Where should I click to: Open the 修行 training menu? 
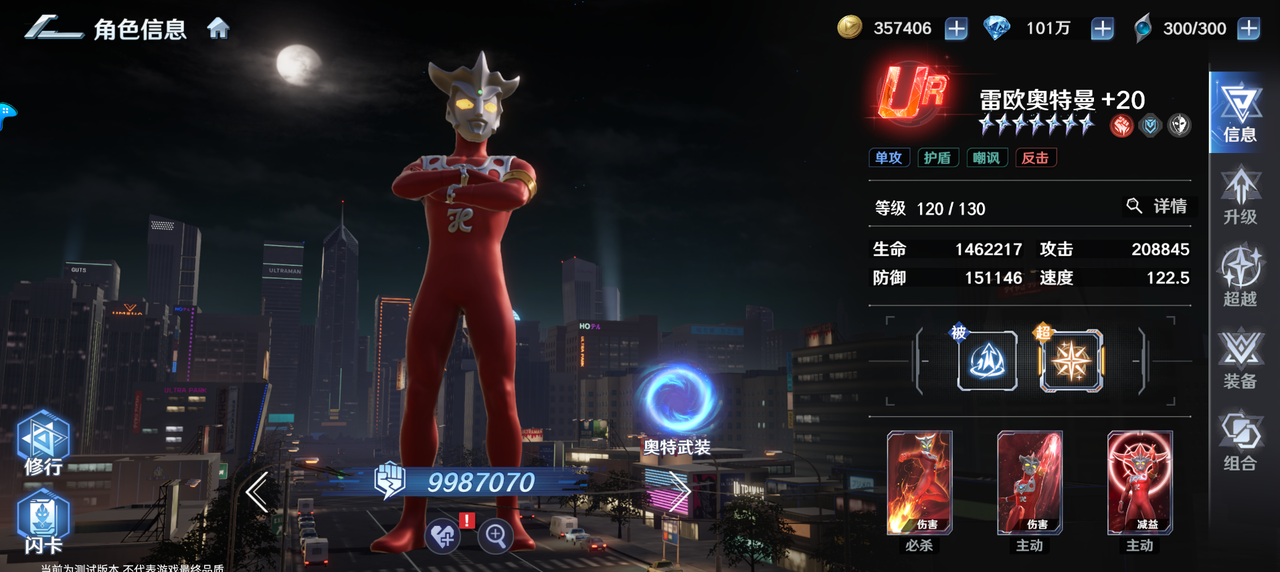(43, 442)
